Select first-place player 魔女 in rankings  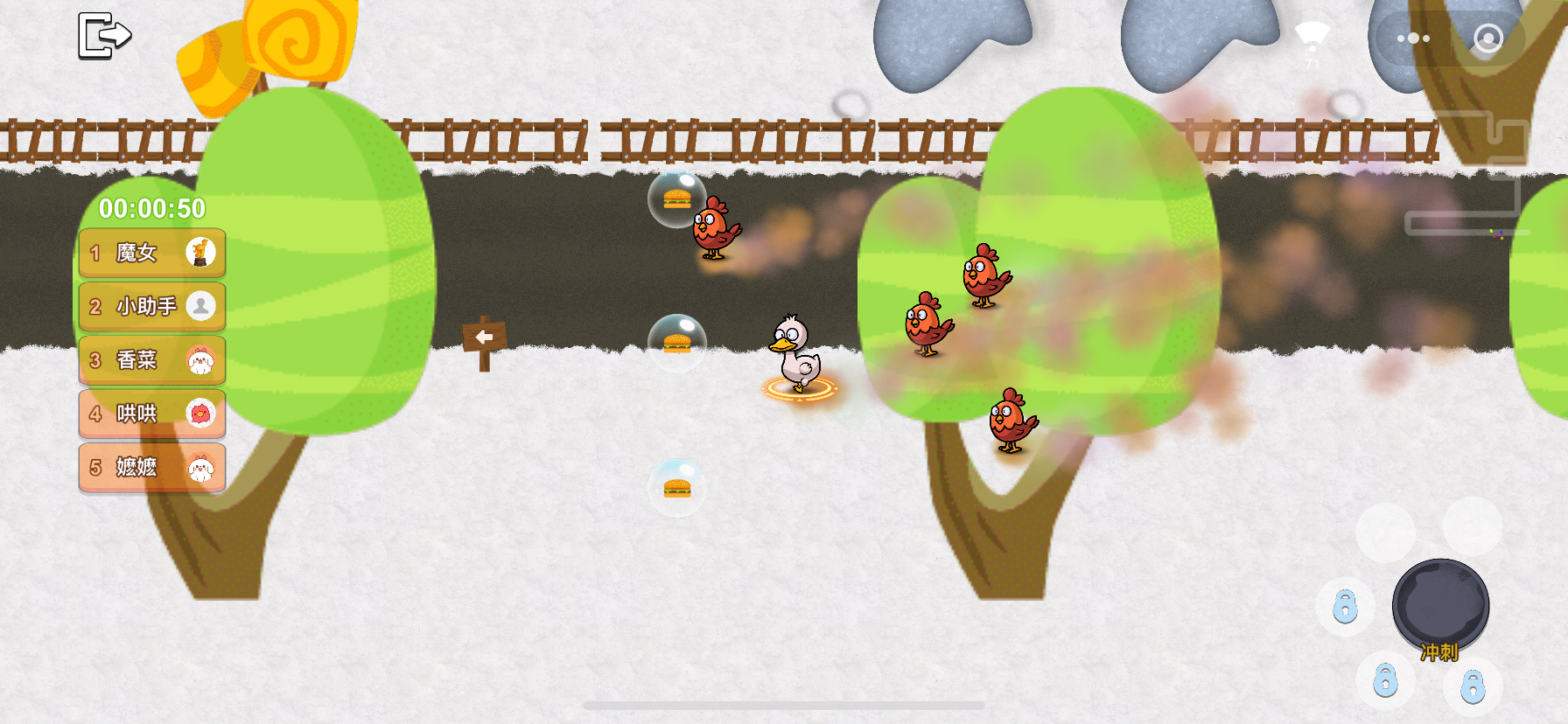[x=152, y=253]
